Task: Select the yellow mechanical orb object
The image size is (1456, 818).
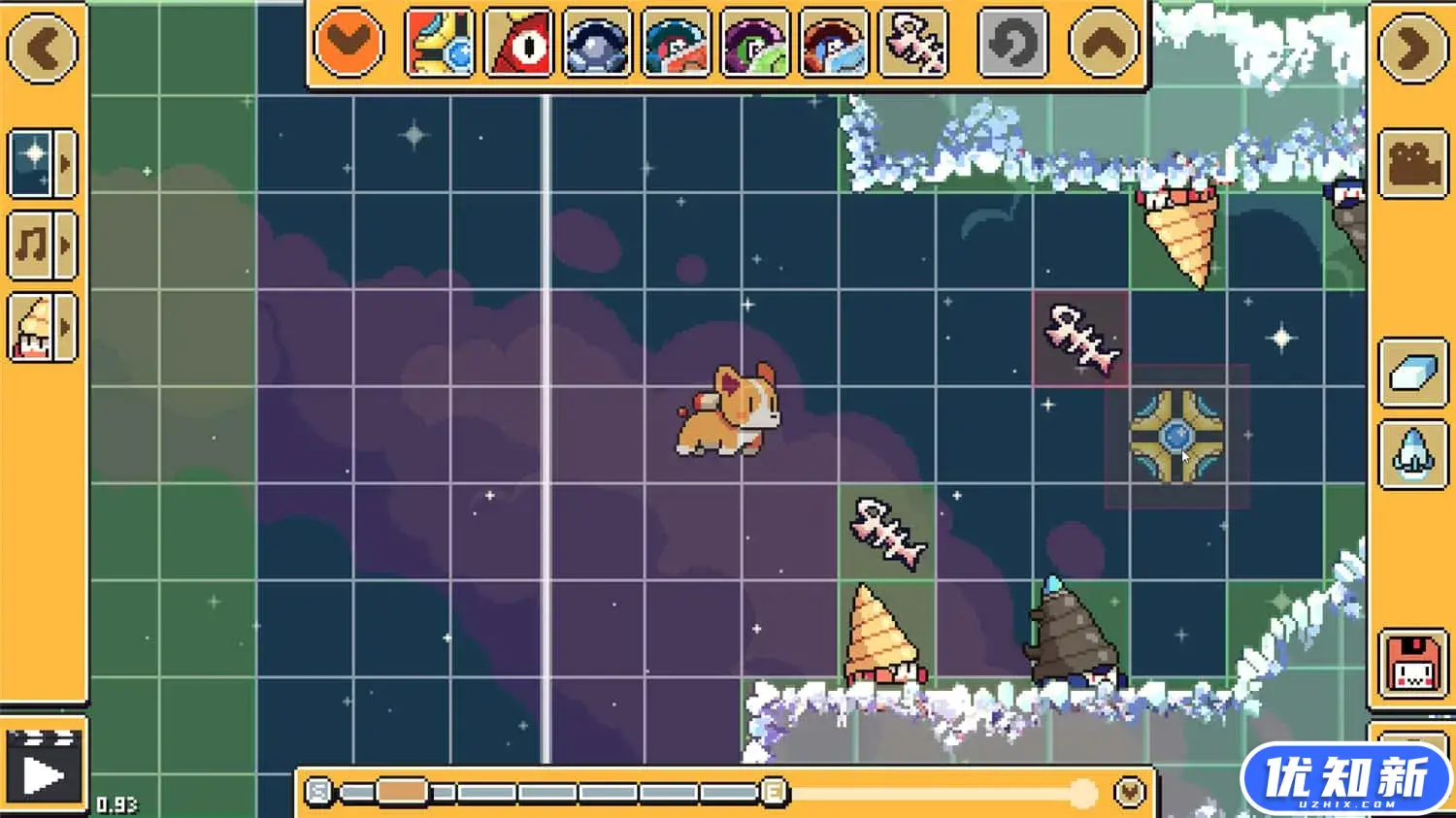Action: click(x=440, y=43)
